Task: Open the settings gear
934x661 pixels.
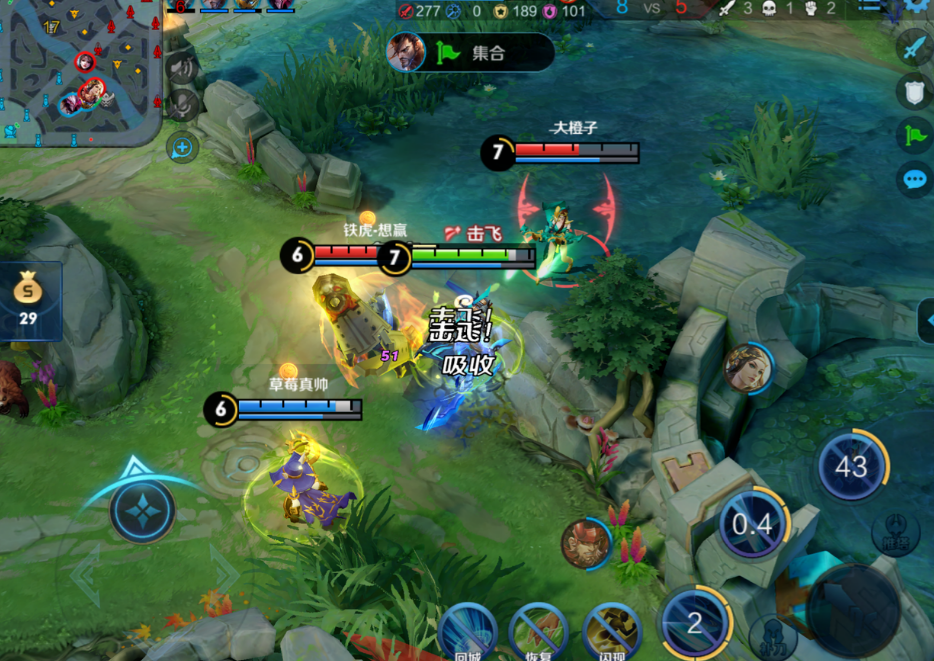Action: point(918,5)
